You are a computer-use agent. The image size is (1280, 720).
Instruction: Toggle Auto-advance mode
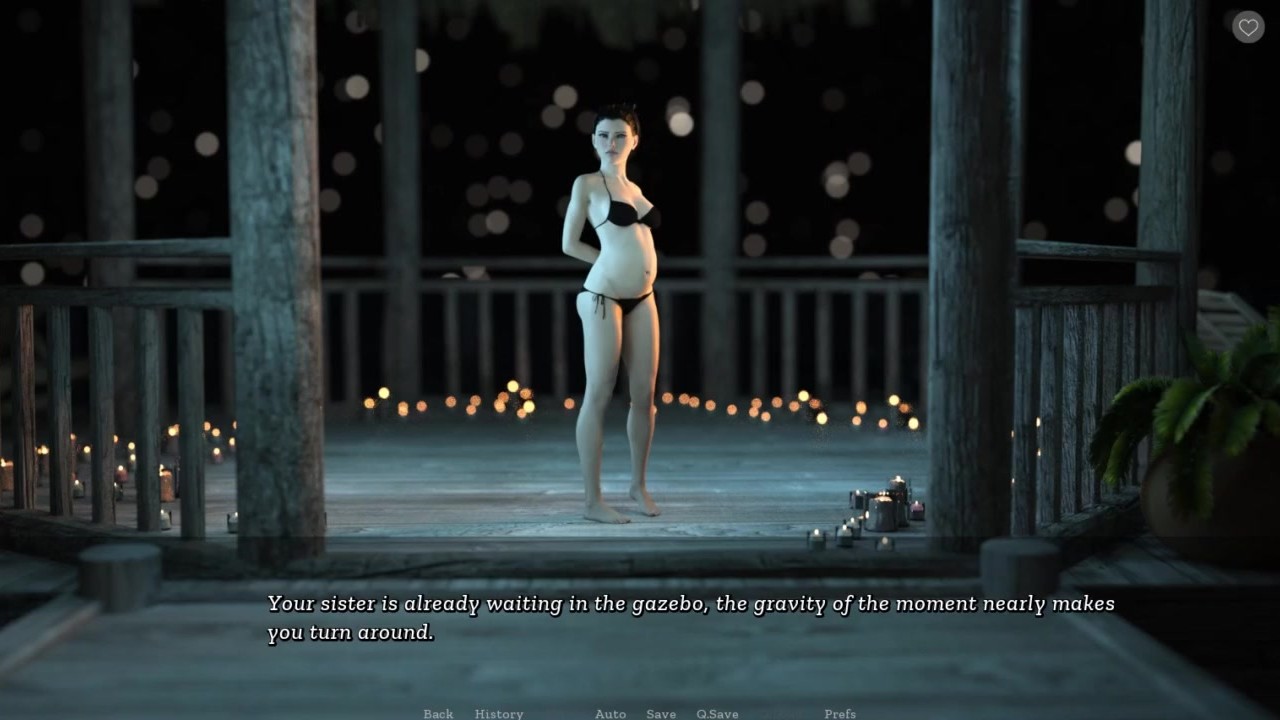click(610, 713)
